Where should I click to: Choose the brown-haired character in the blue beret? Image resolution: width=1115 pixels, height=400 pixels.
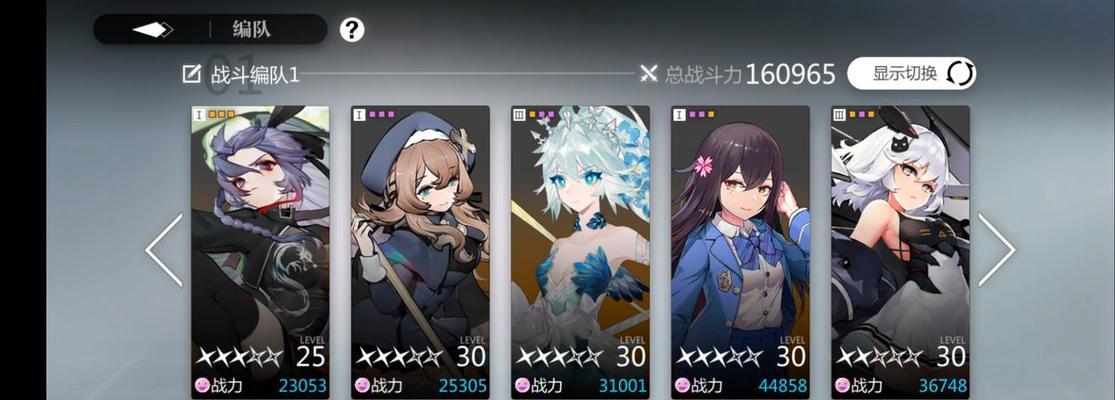420,250
